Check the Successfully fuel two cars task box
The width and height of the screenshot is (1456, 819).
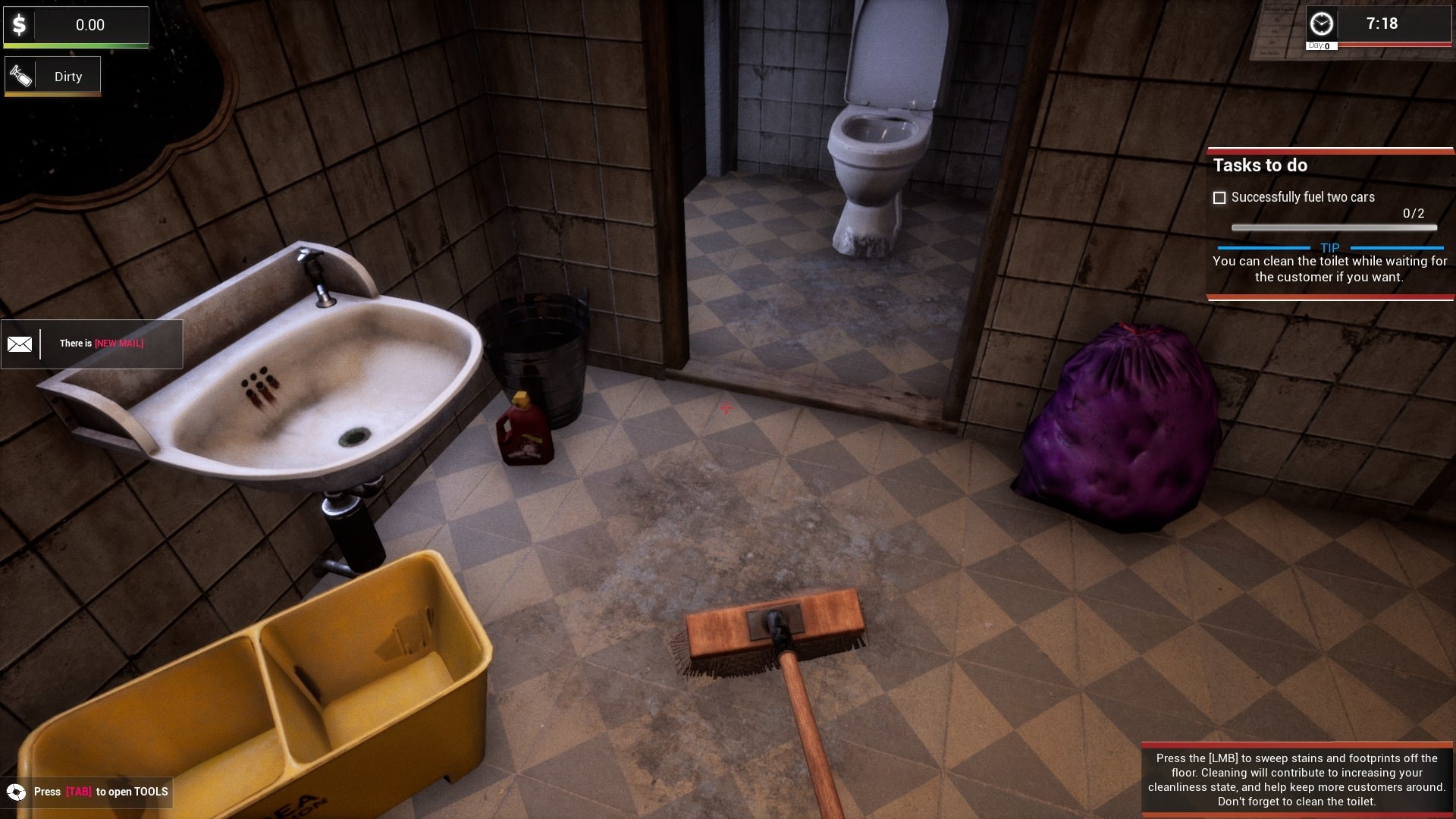pyautogui.click(x=1219, y=197)
